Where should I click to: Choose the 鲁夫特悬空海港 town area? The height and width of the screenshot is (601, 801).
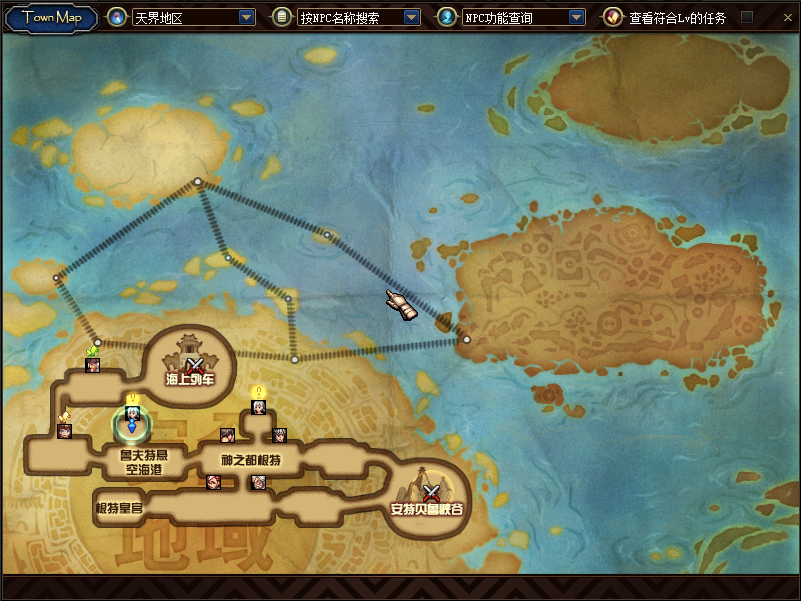[138, 460]
